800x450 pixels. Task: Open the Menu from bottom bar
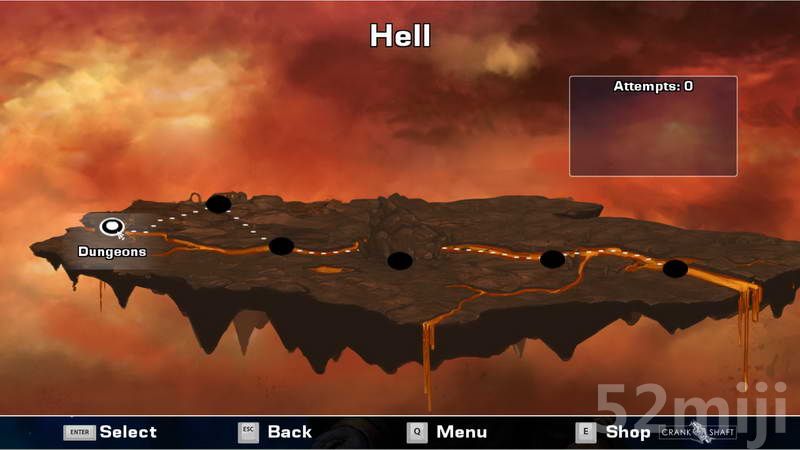pos(447,432)
